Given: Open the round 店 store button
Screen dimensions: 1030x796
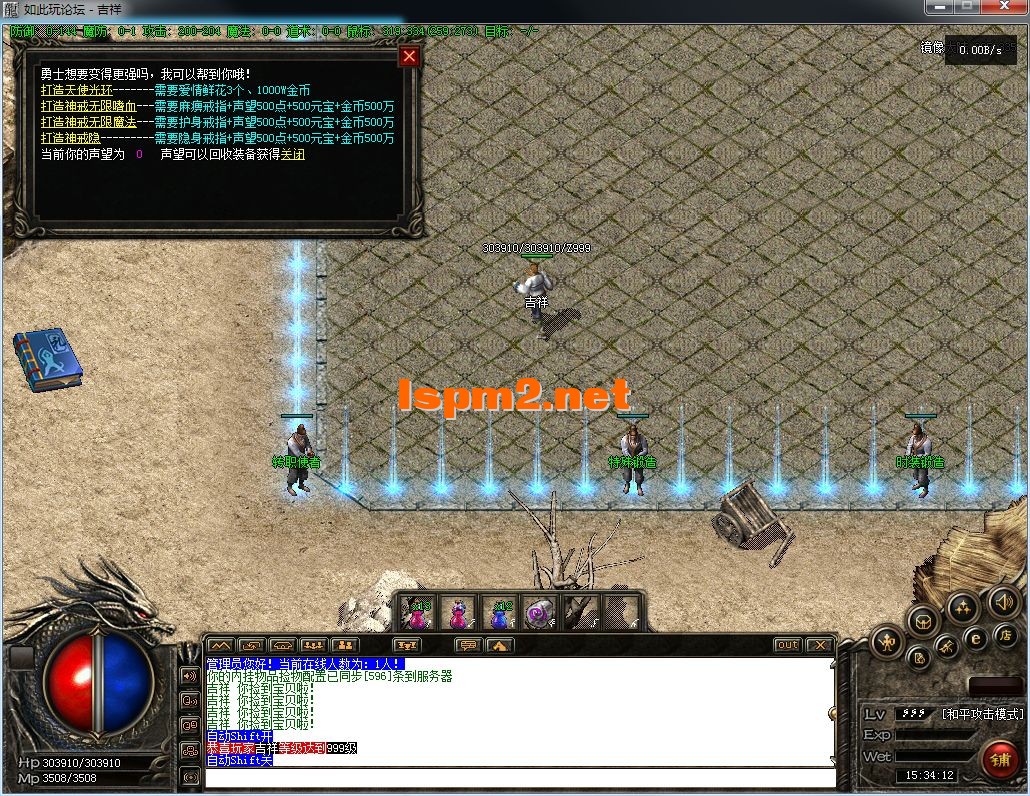Looking at the screenshot, I should [1005, 635].
